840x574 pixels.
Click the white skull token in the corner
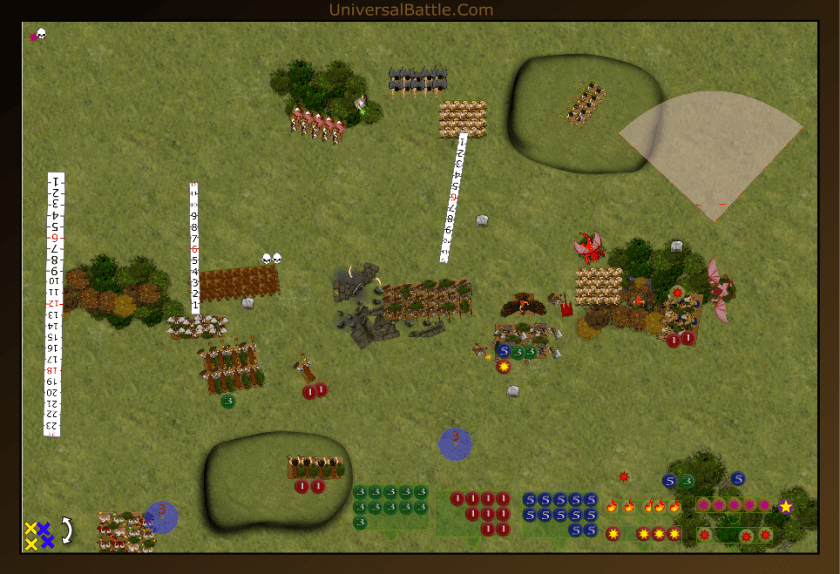point(42,34)
